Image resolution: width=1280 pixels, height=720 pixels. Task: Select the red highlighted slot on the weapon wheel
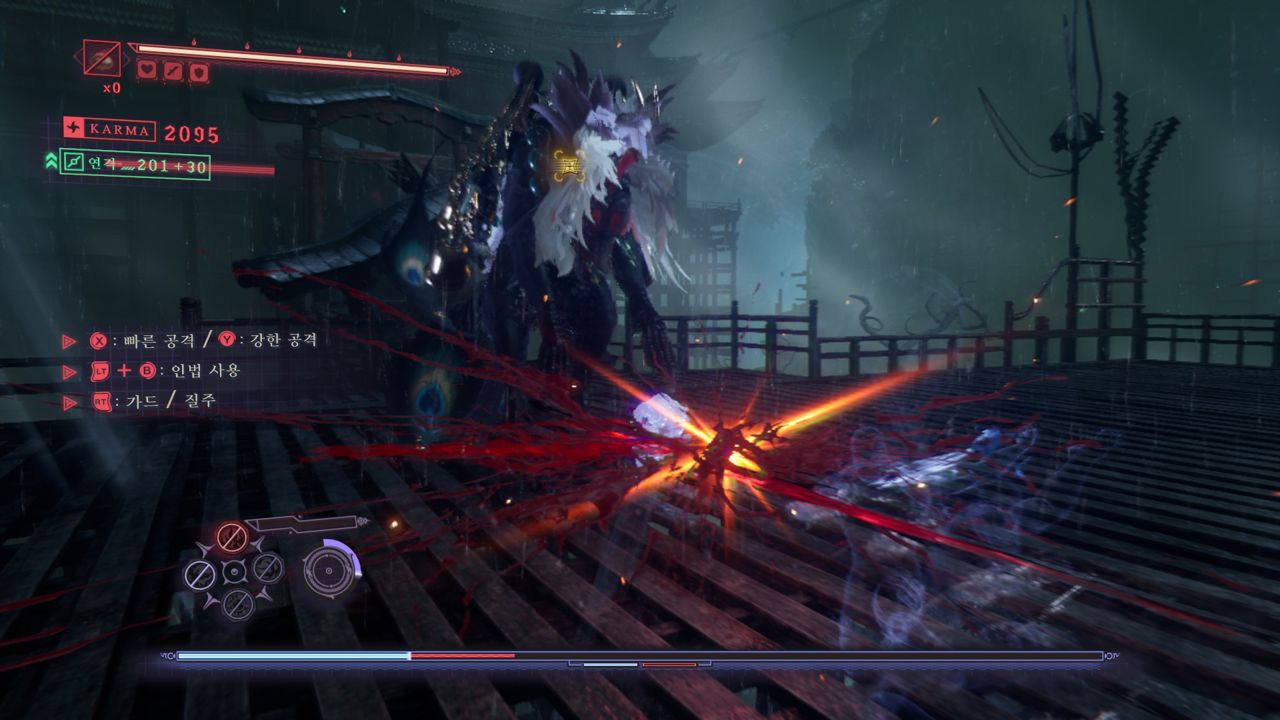[232, 538]
